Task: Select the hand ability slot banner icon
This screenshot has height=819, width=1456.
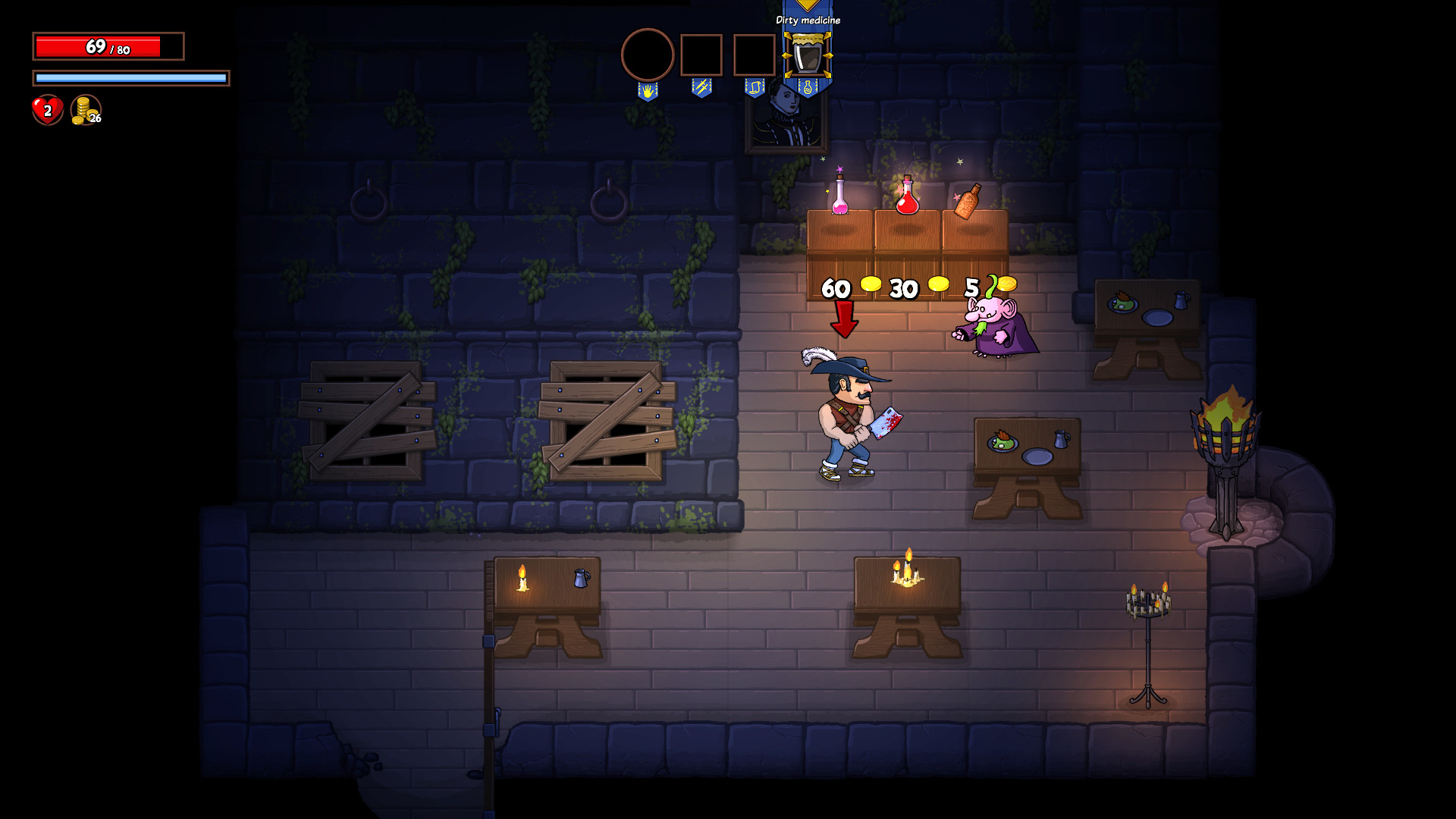Action: [x=647, y=91]
